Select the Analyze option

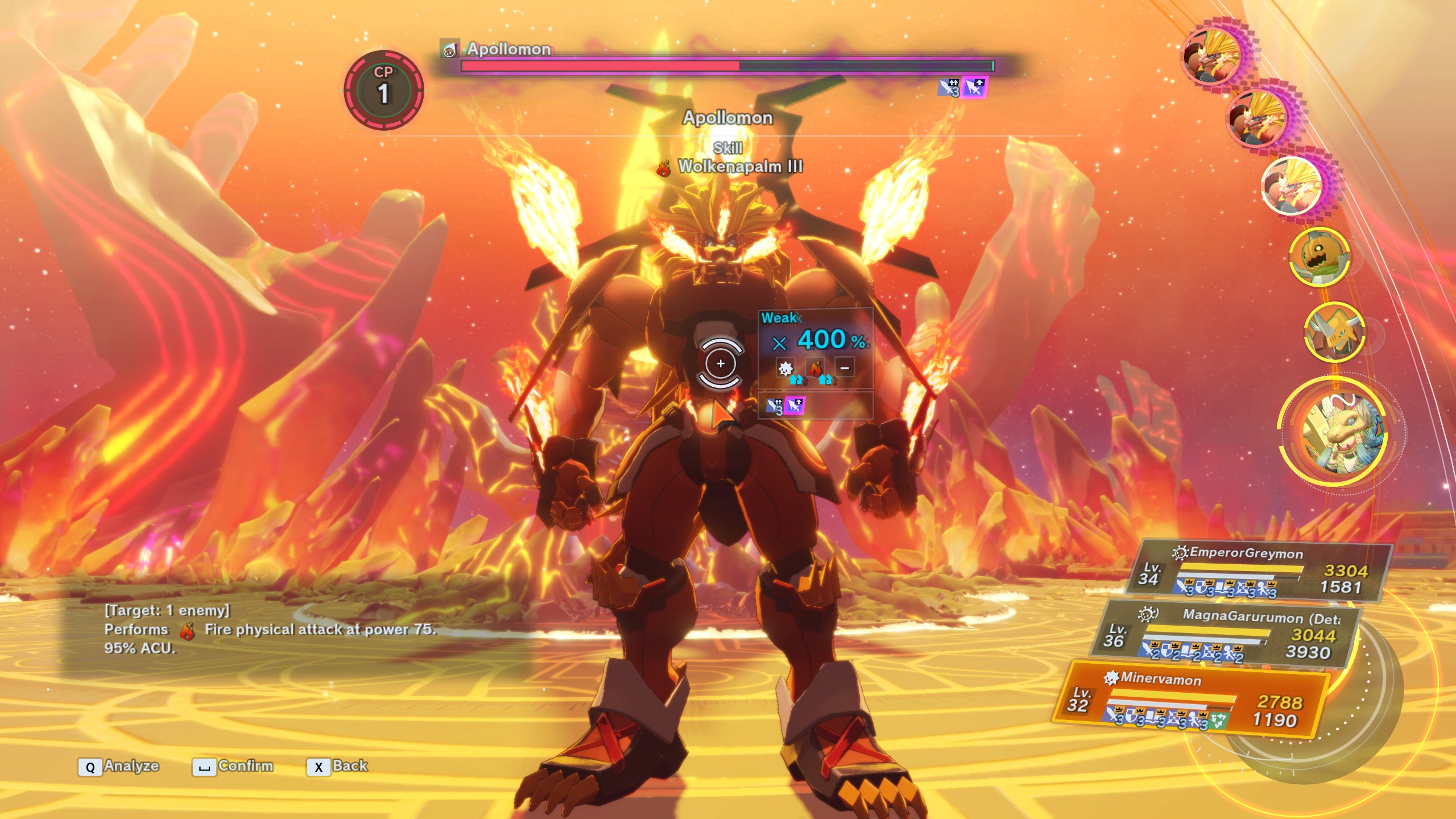(119, 767)
